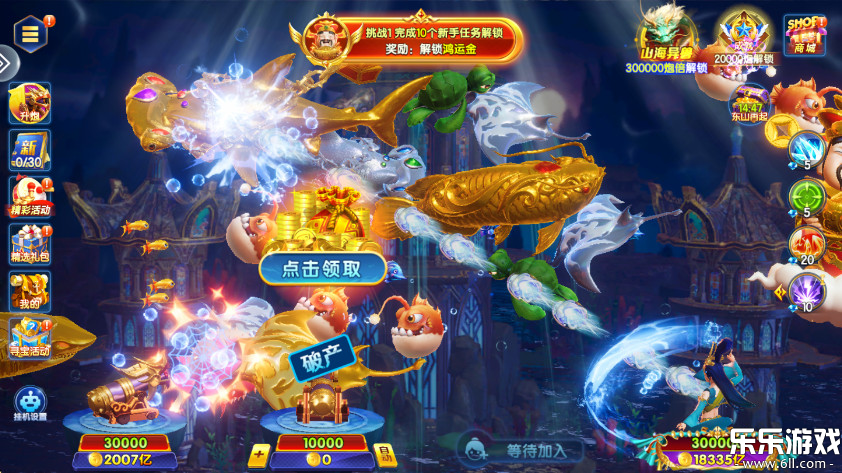Open the 寻宝活动 treasure hunt icon
Image resolution: width=842 pixels, height=473 pixels.
[29, 338]
